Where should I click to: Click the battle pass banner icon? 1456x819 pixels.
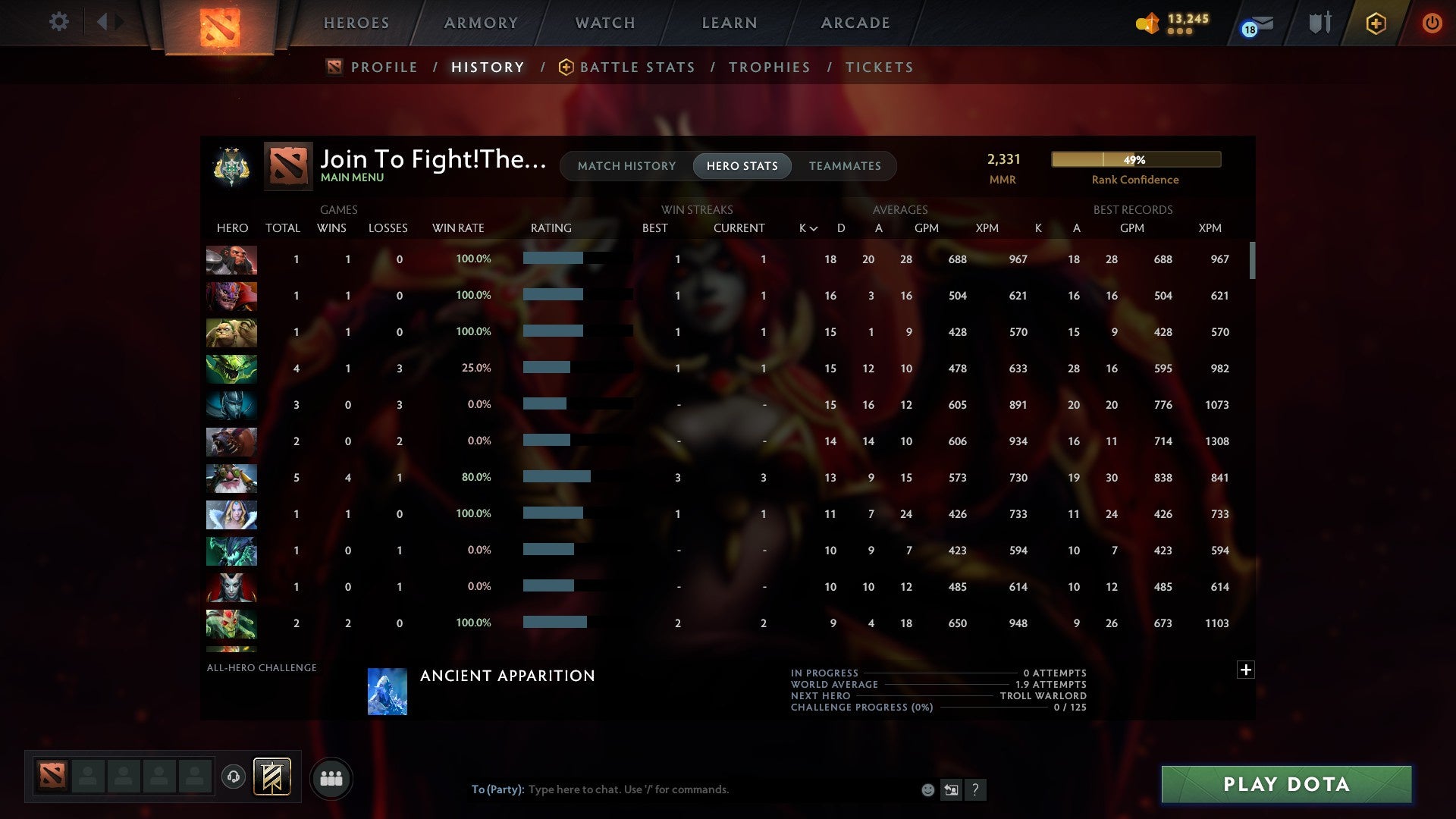coord(271,778)
